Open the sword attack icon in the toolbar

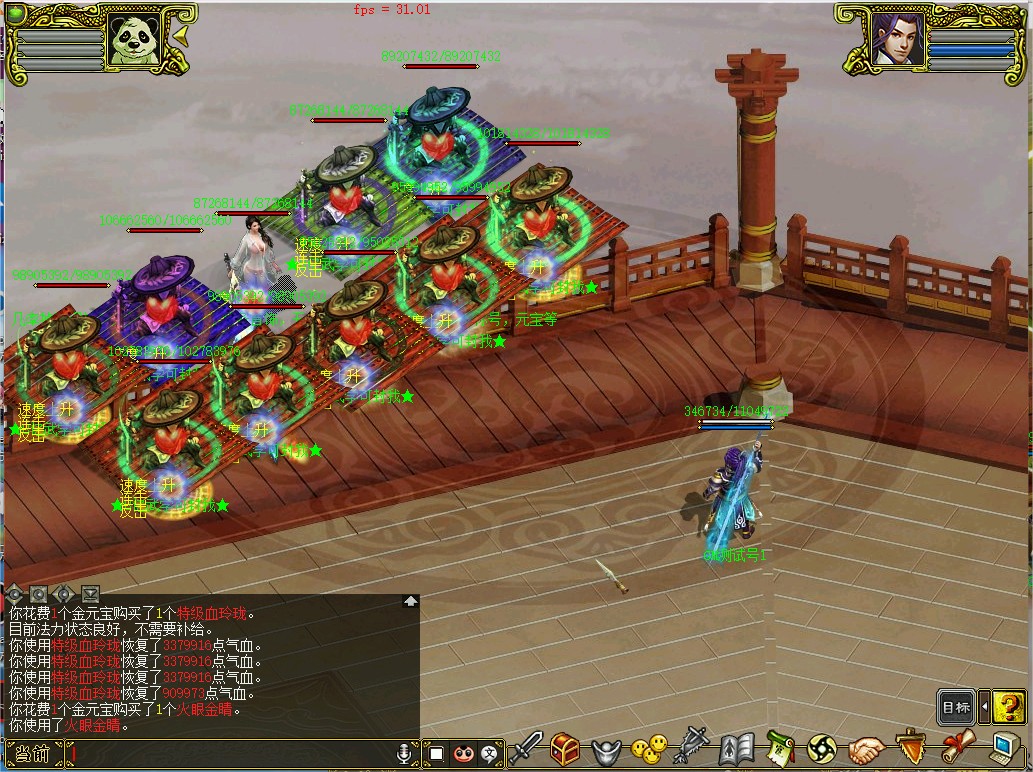tap(527, 748)
